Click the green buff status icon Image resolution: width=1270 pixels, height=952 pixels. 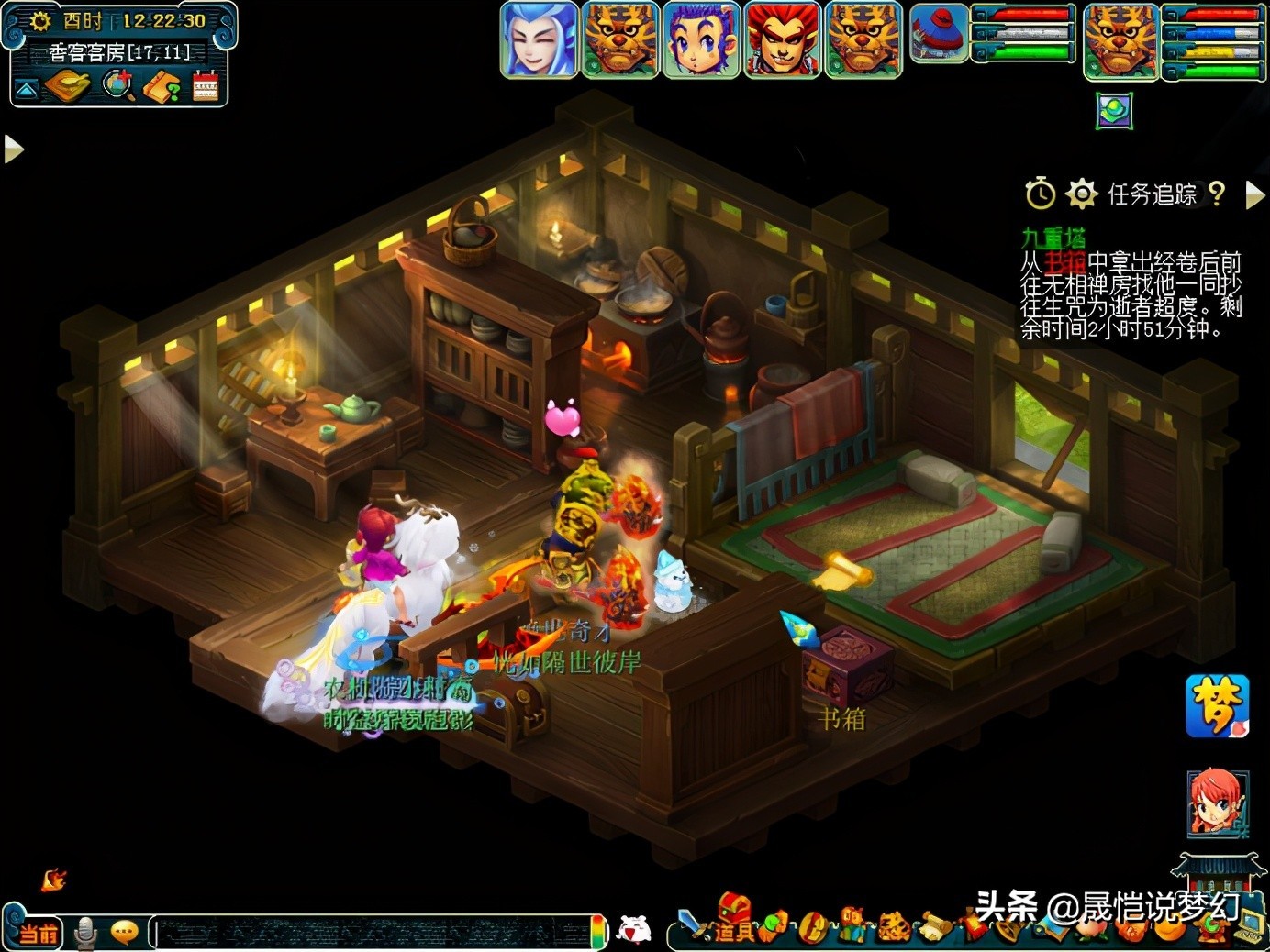[1114, 111]
